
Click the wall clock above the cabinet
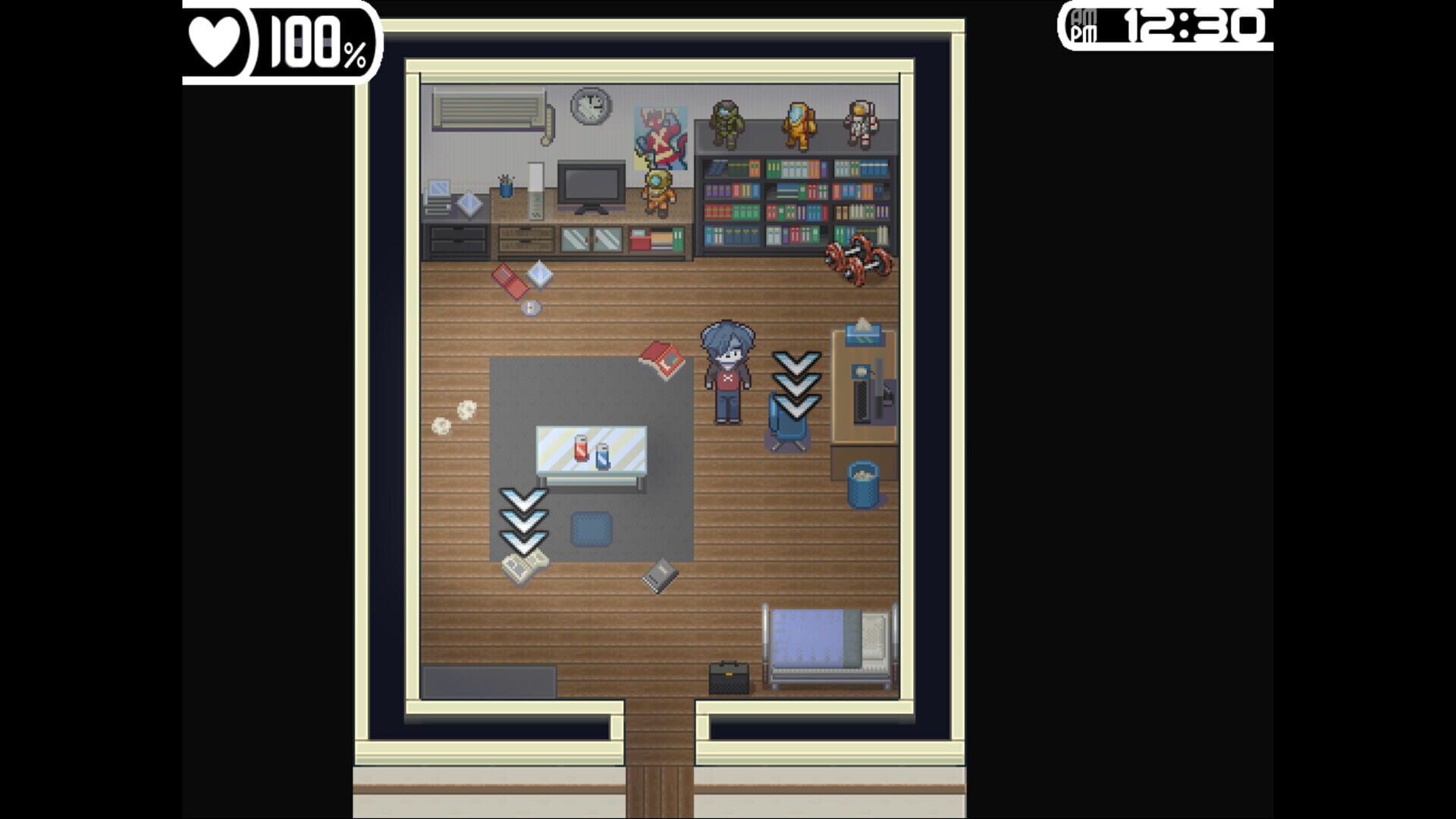(x=591, y=105)
